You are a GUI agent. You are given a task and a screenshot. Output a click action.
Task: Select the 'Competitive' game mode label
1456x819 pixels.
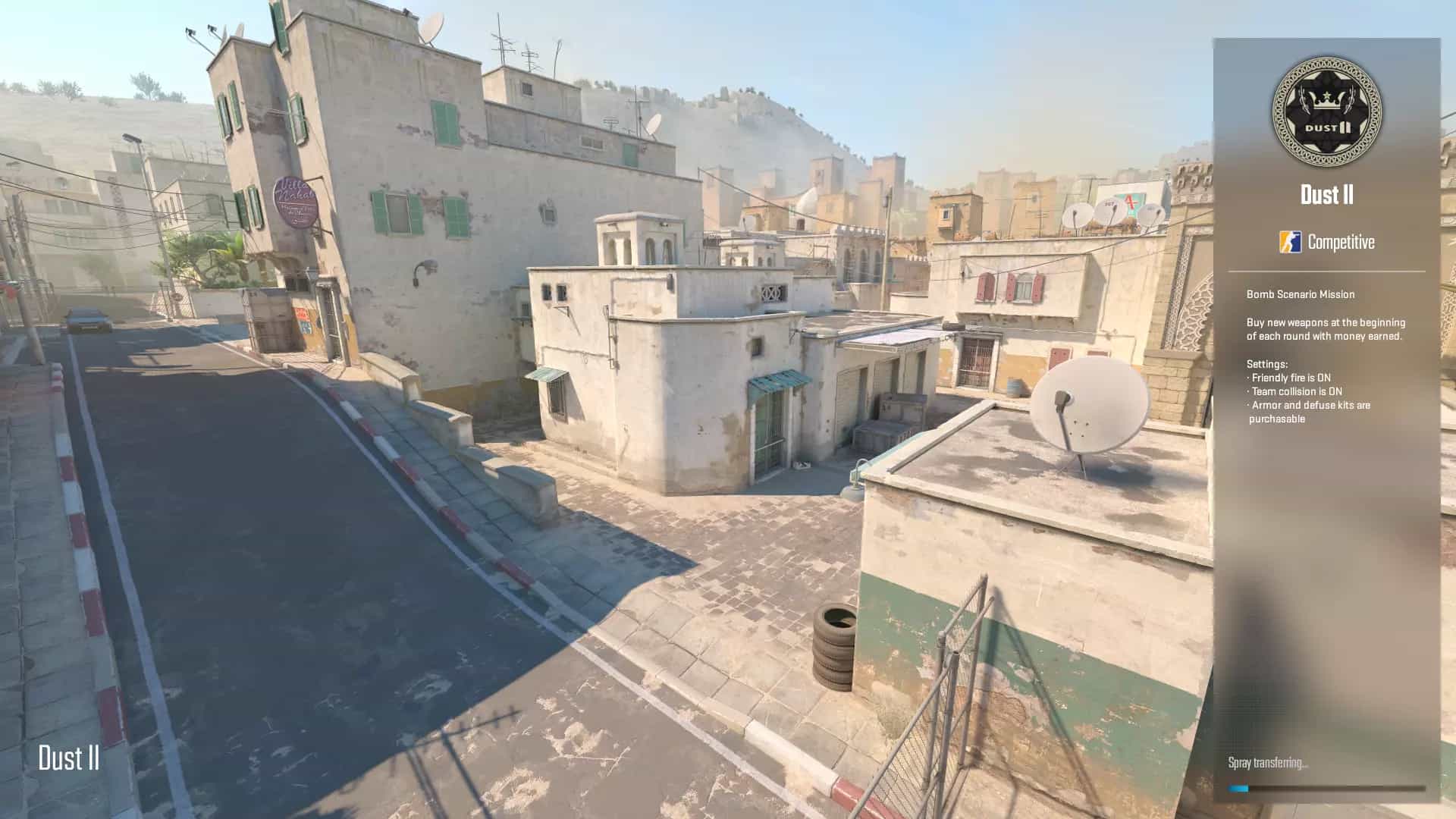(x=1342, y=243)
